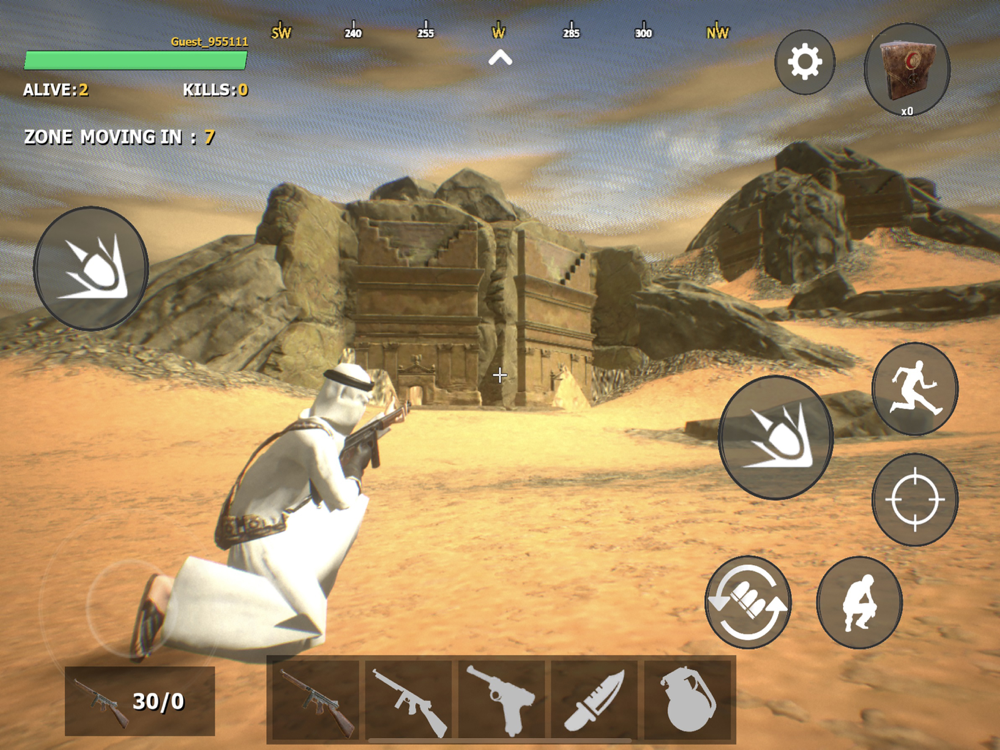Activate the running man sprint button

(915, 388)
